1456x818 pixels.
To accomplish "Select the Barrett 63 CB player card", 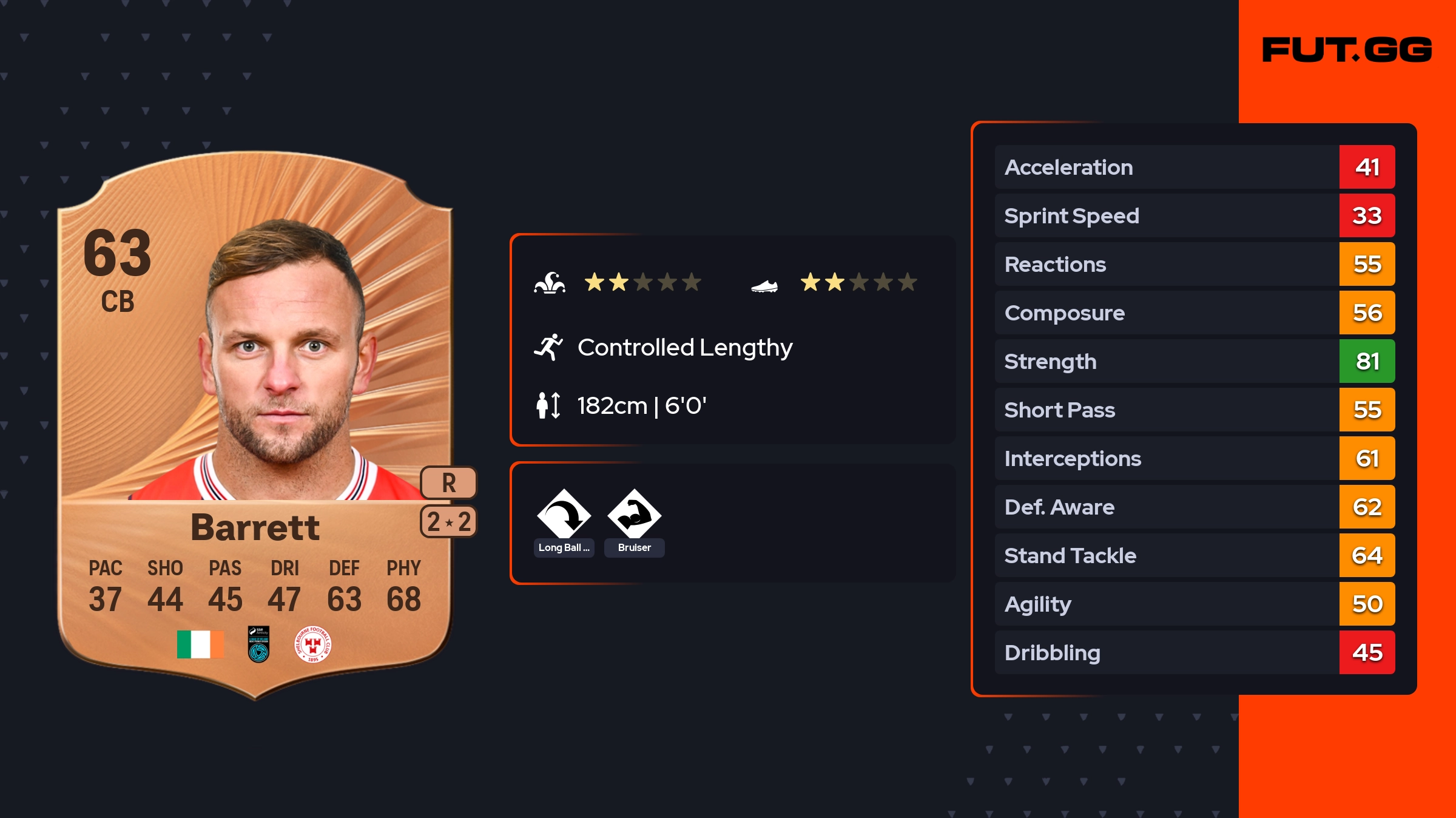I will point(255,425).
